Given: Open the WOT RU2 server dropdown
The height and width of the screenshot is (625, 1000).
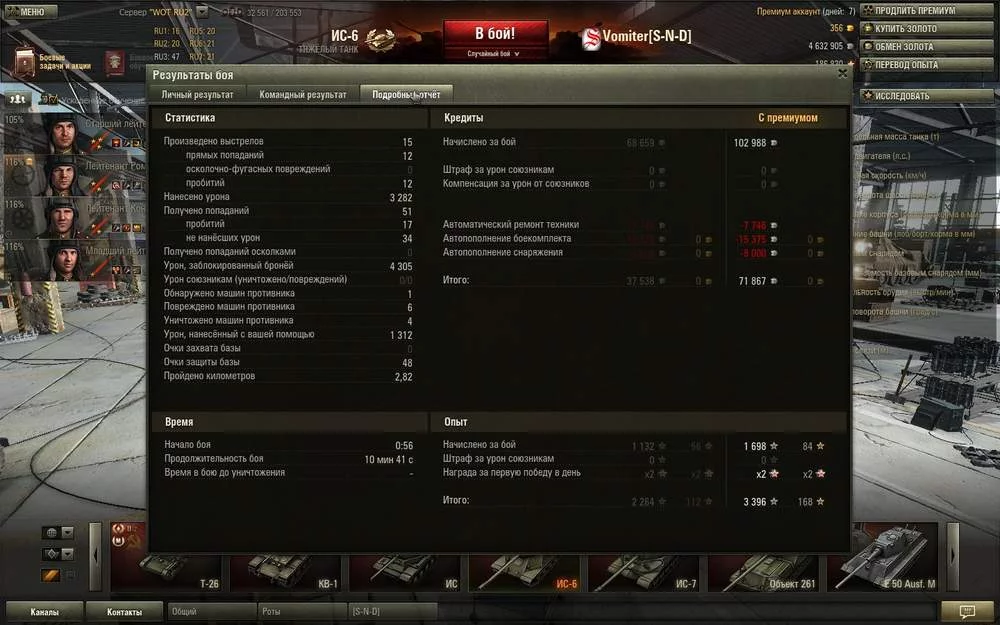Looking at the screenshot, I should 202,11.
